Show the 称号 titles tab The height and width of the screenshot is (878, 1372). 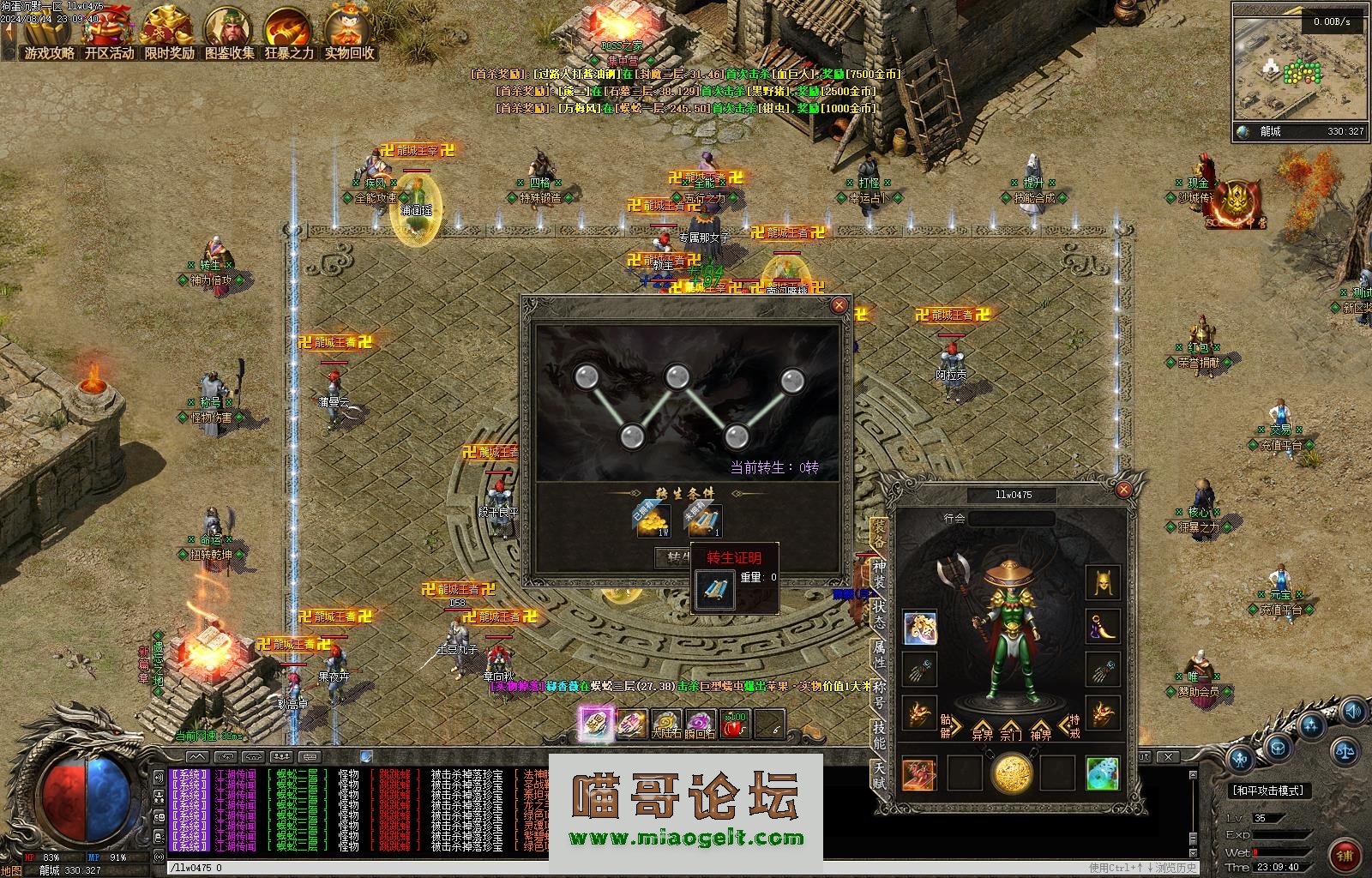tap(879, 694)
